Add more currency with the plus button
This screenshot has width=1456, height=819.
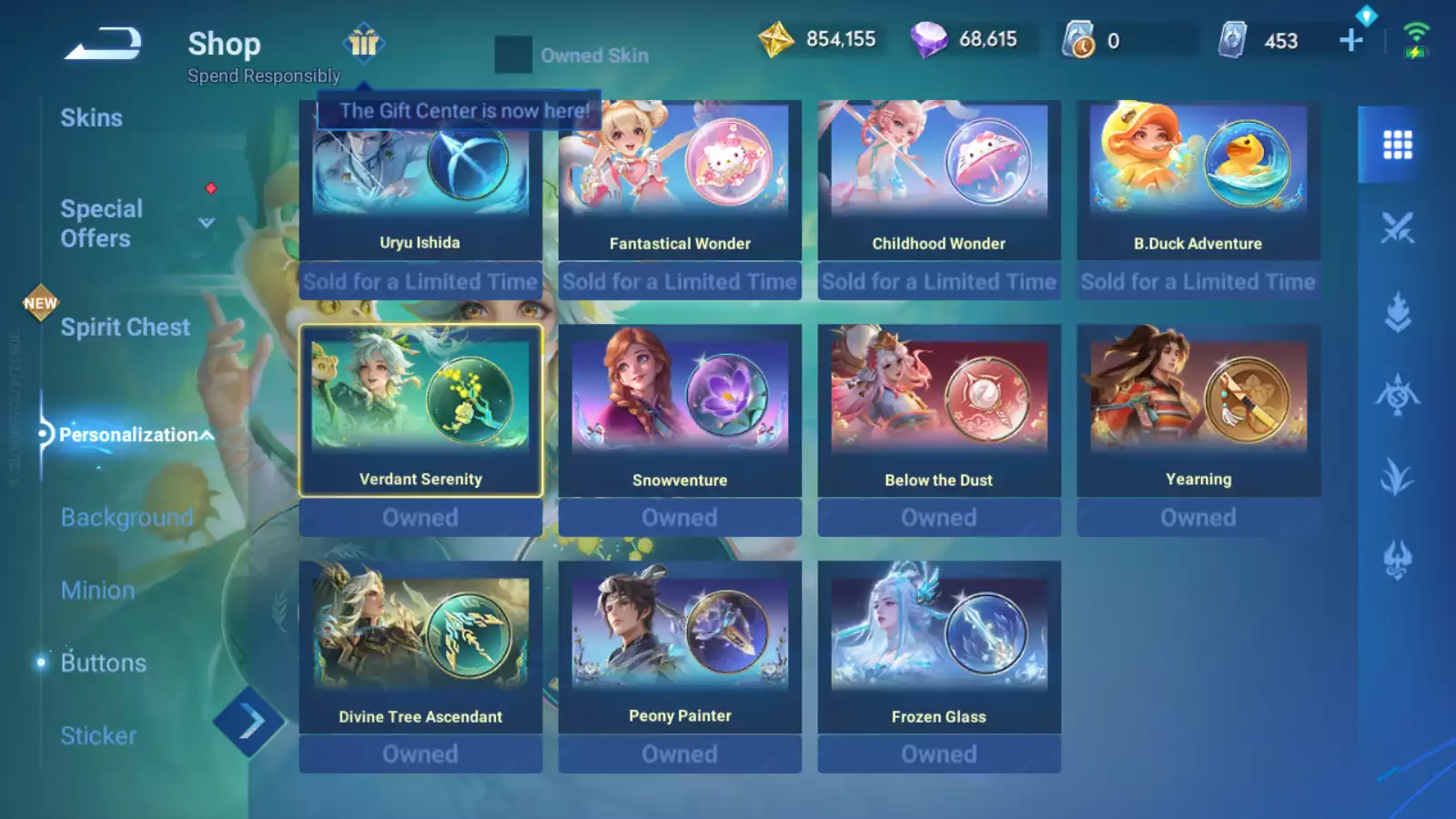click(1351, 40)
